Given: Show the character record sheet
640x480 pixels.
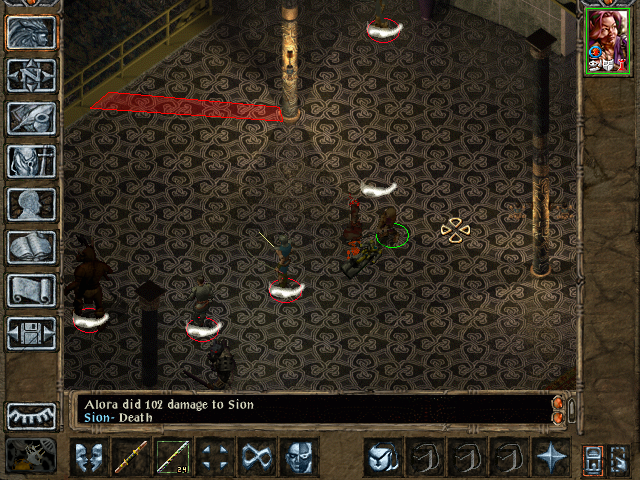Looking at the screenshot, I should click(x=31, y=204).
